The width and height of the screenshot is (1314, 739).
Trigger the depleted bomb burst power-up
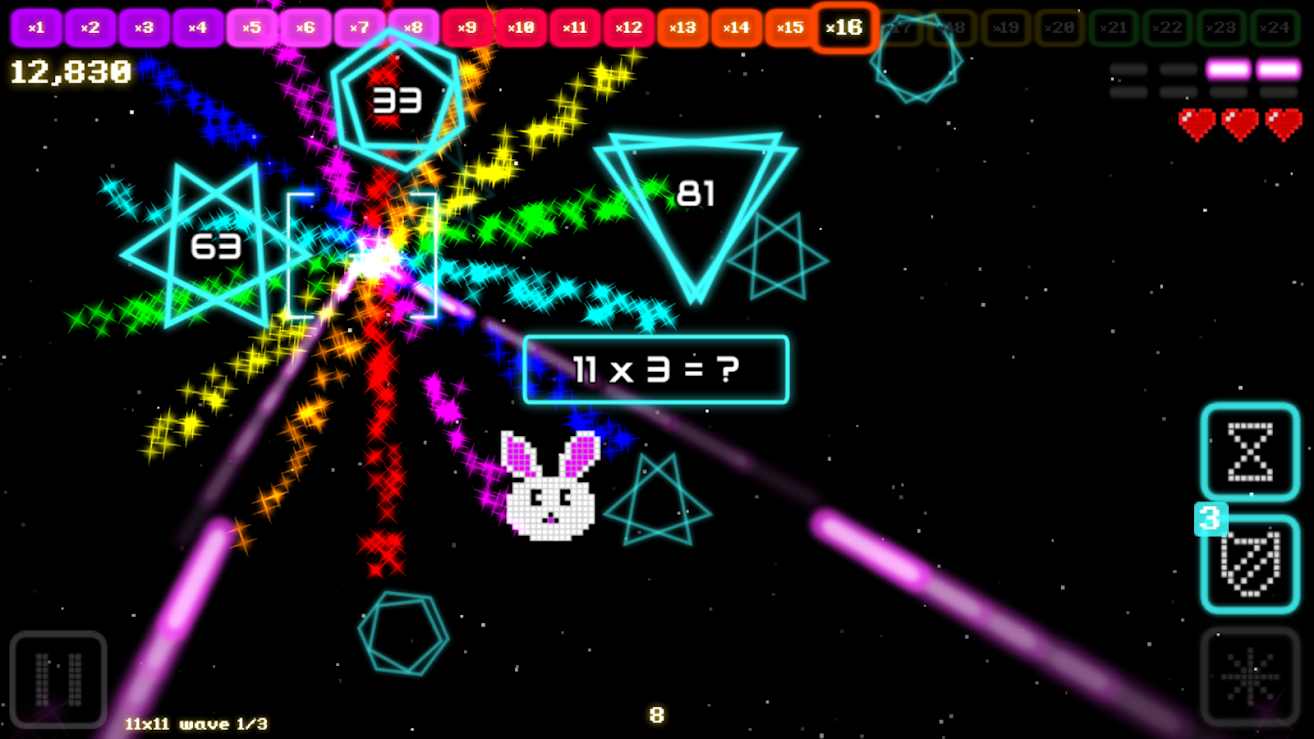1249,675
